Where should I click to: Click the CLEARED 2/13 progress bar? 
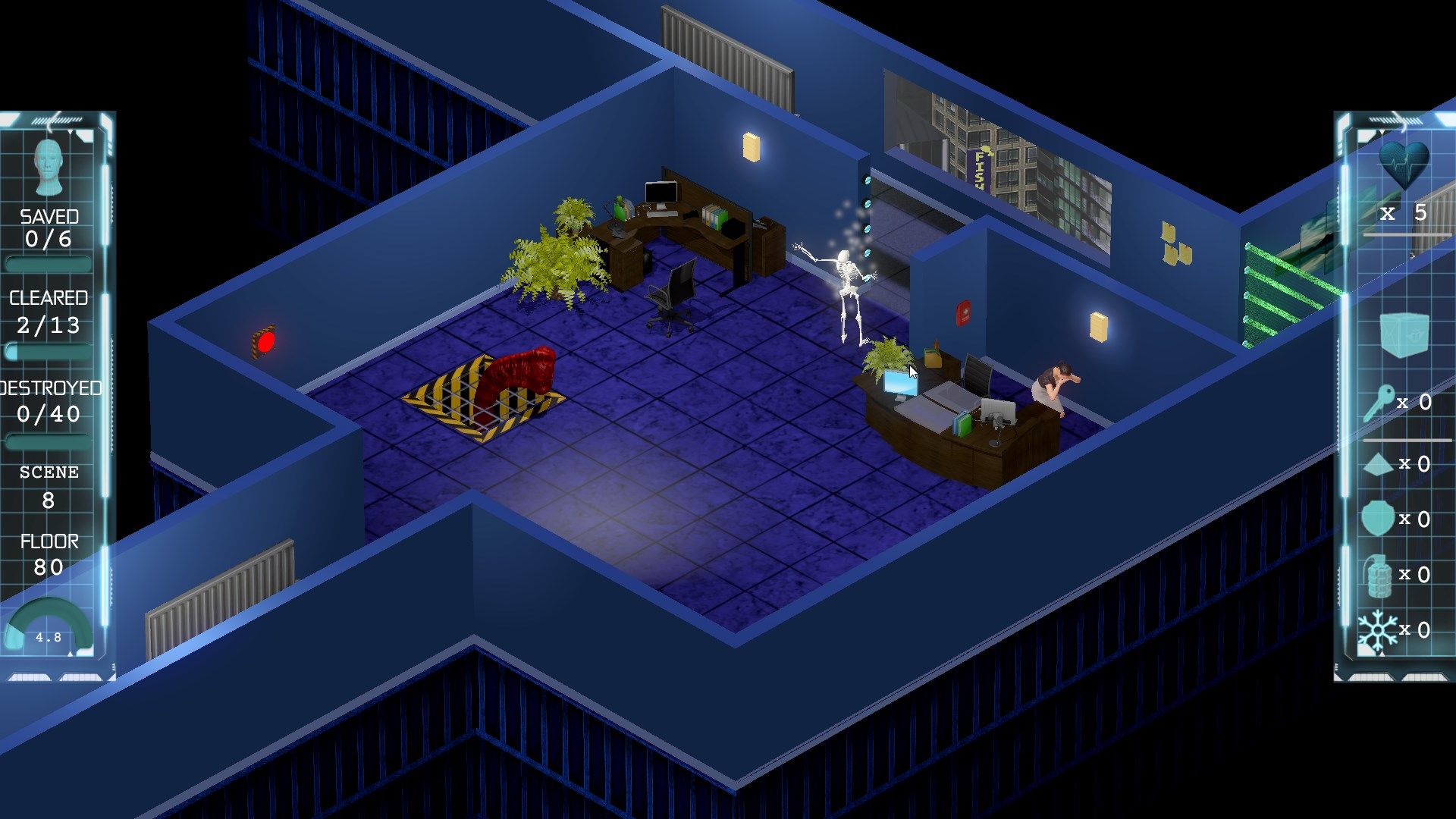pos(47,350)
